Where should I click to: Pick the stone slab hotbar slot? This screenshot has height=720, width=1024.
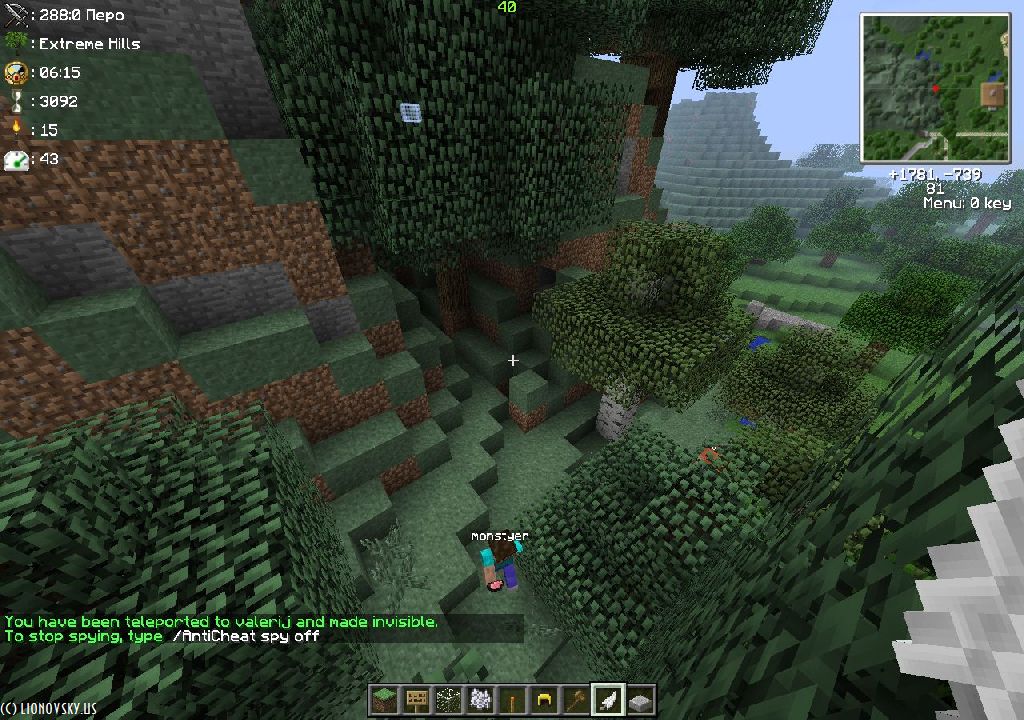coord(640,700)
